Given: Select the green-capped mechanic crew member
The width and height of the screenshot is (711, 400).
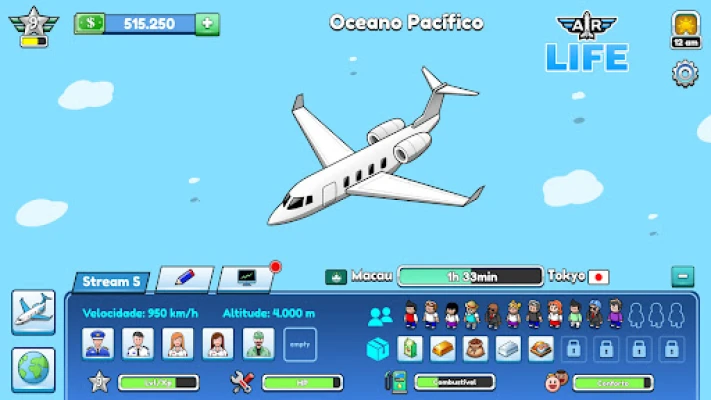Looking at the screenshot, I should (258, 343).
